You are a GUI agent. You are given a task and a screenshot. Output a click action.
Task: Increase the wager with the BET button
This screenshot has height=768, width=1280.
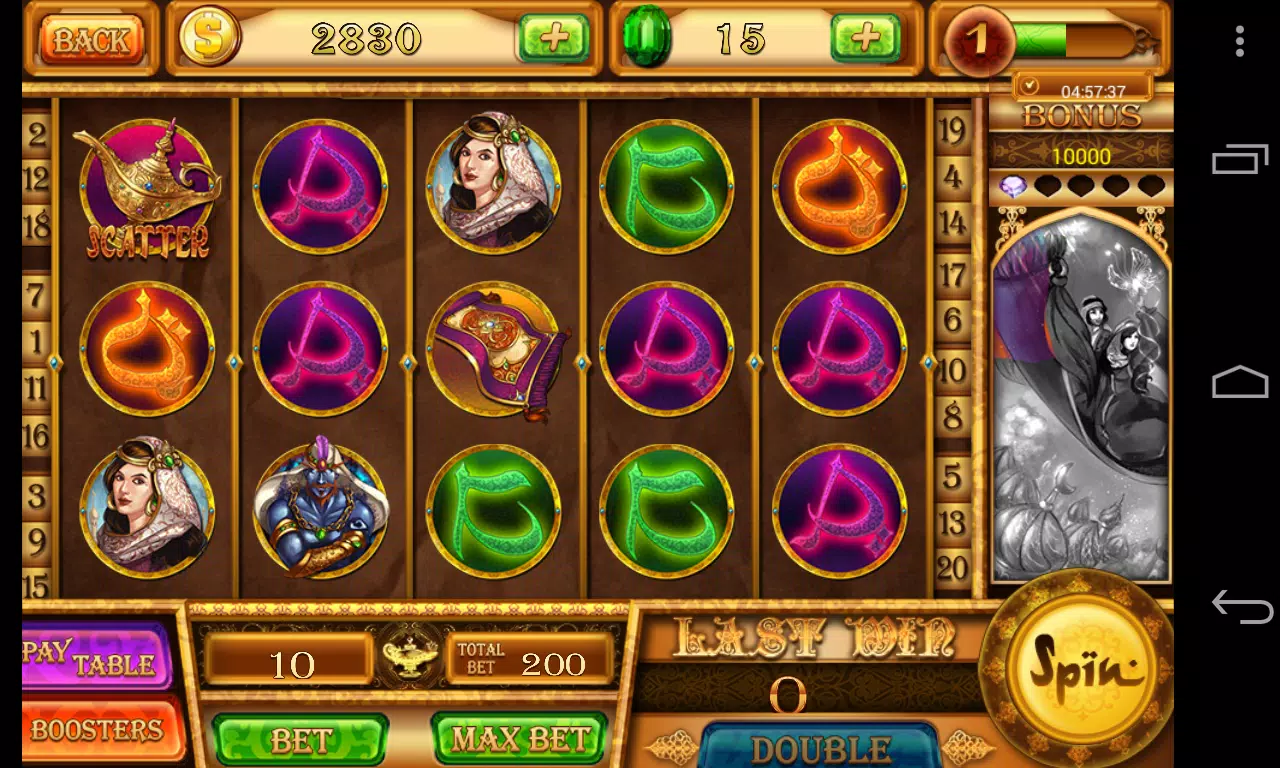point(300,740)
